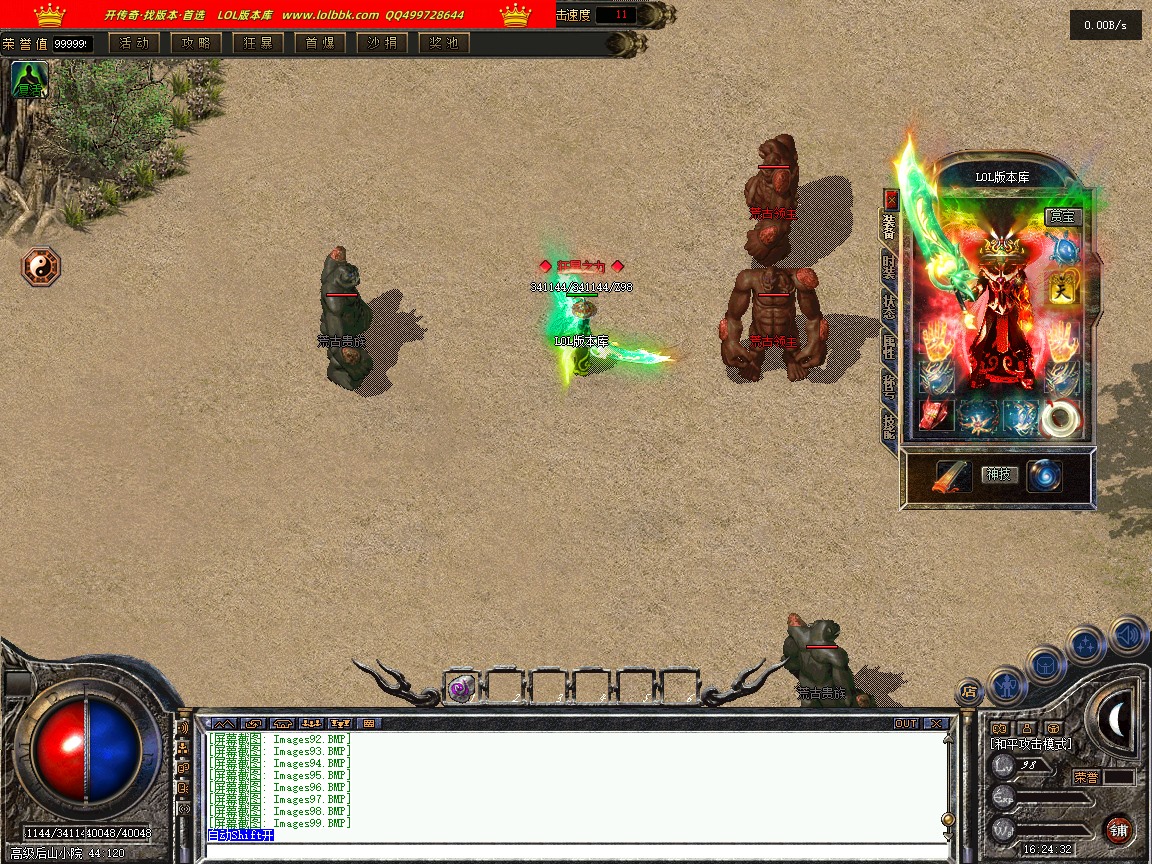Viewport: 1152px width, 864px height.
Task: Open the round 店 shop button
Action: [x=968, y=690]
